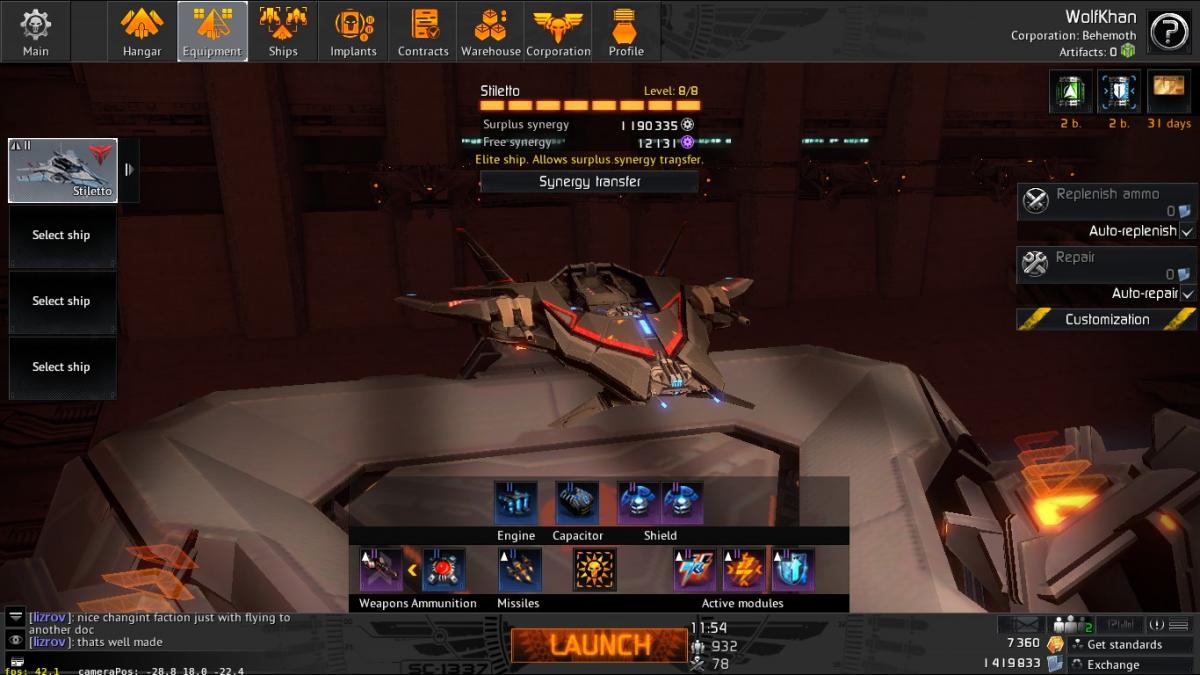
Task: Select the Stiletto ship slot
Action: coord(63,170)
